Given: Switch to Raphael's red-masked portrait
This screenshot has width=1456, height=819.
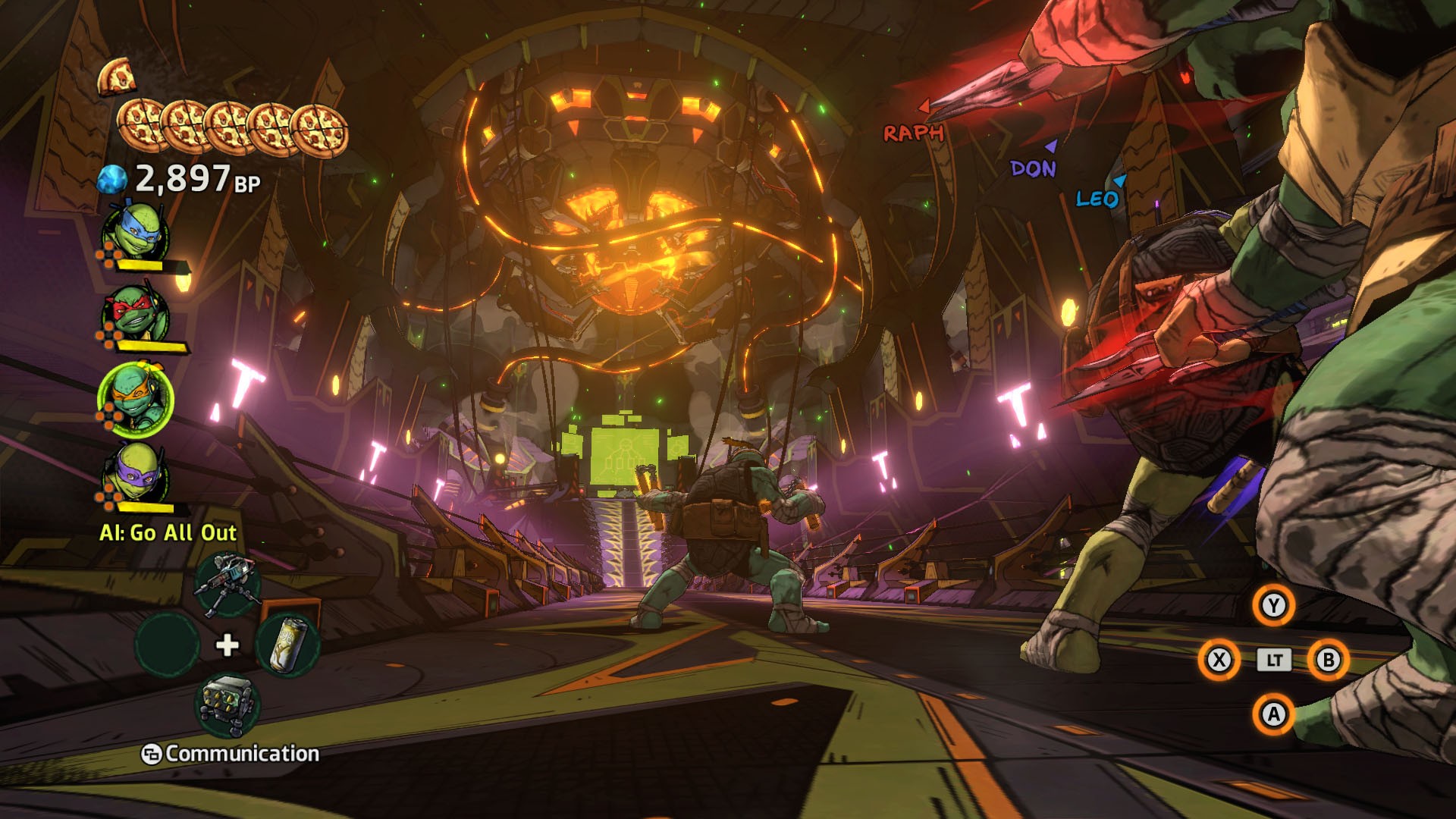Looking at the screenshot, I should coord(136,314).
